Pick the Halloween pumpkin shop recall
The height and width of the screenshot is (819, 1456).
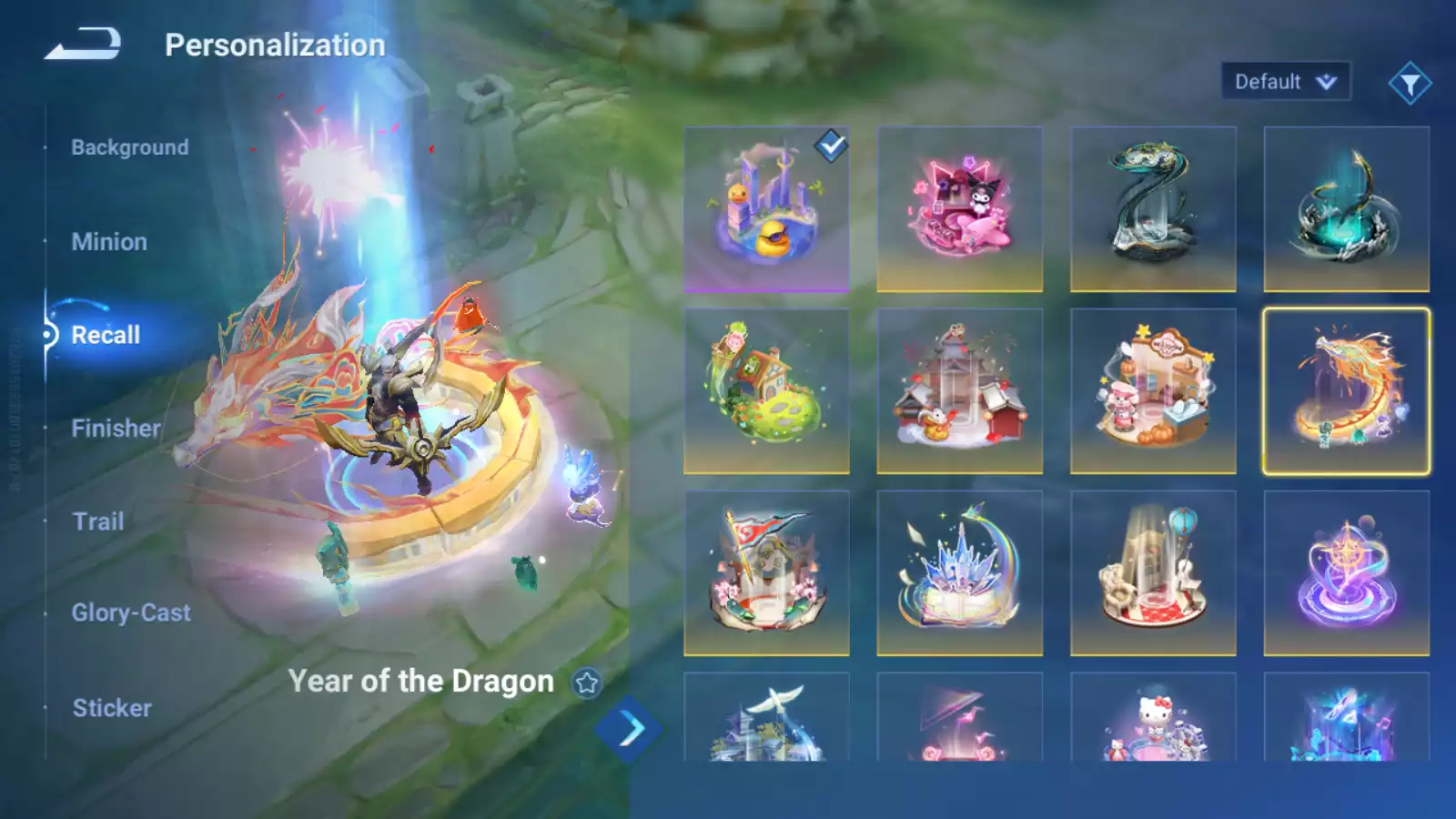1153,391
